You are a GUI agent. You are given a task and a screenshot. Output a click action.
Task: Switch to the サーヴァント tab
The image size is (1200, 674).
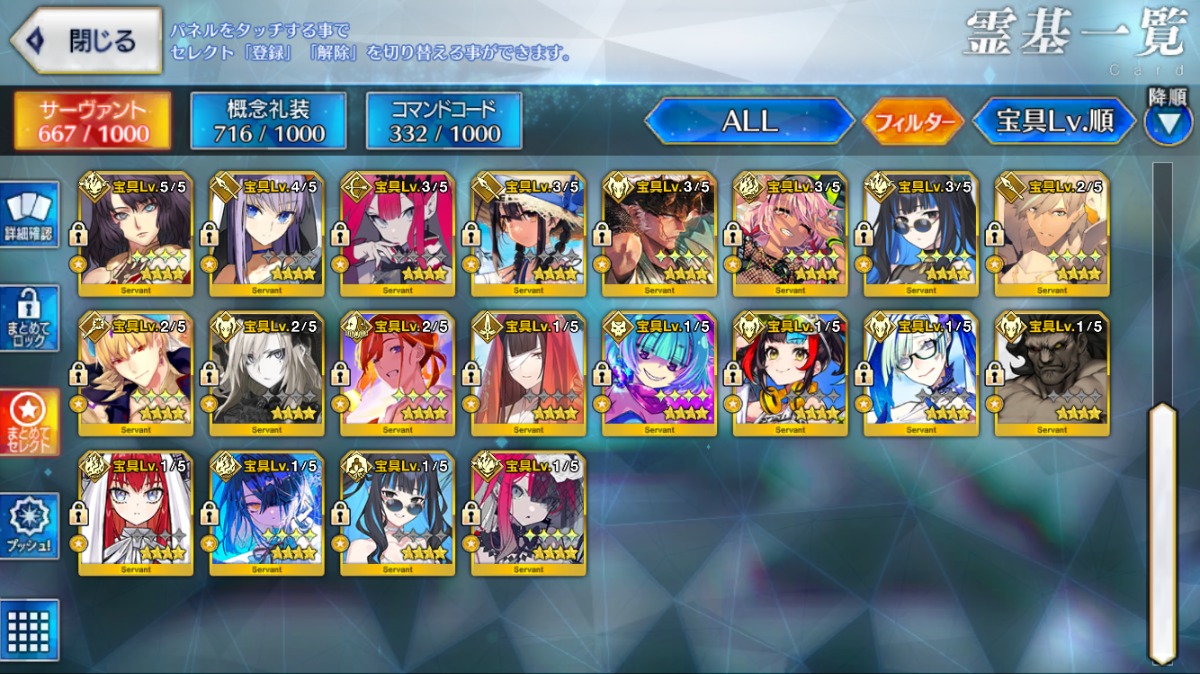92,121
